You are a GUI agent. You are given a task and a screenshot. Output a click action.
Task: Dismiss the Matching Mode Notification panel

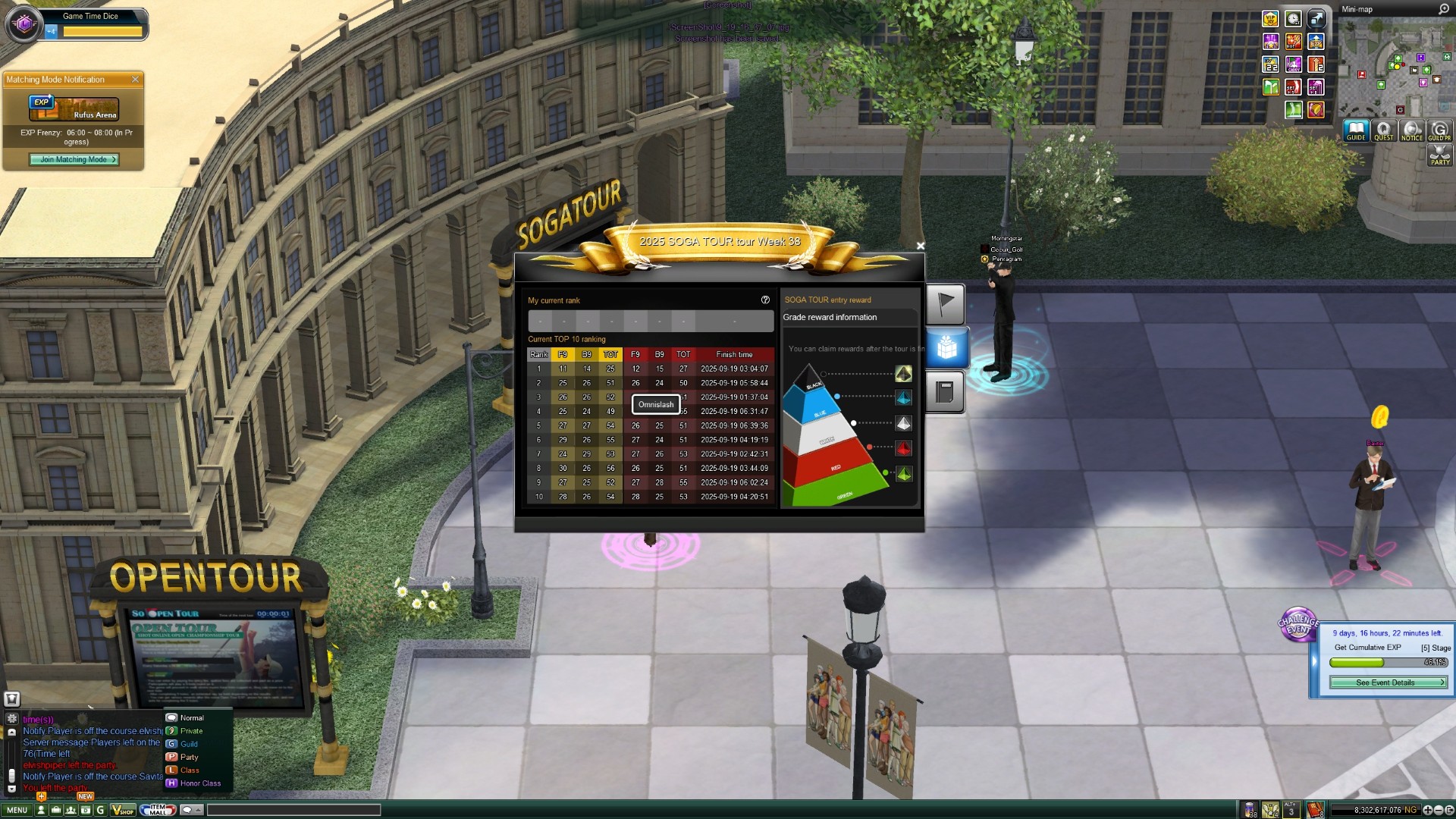pyautogui.click(x=135, y=80)
